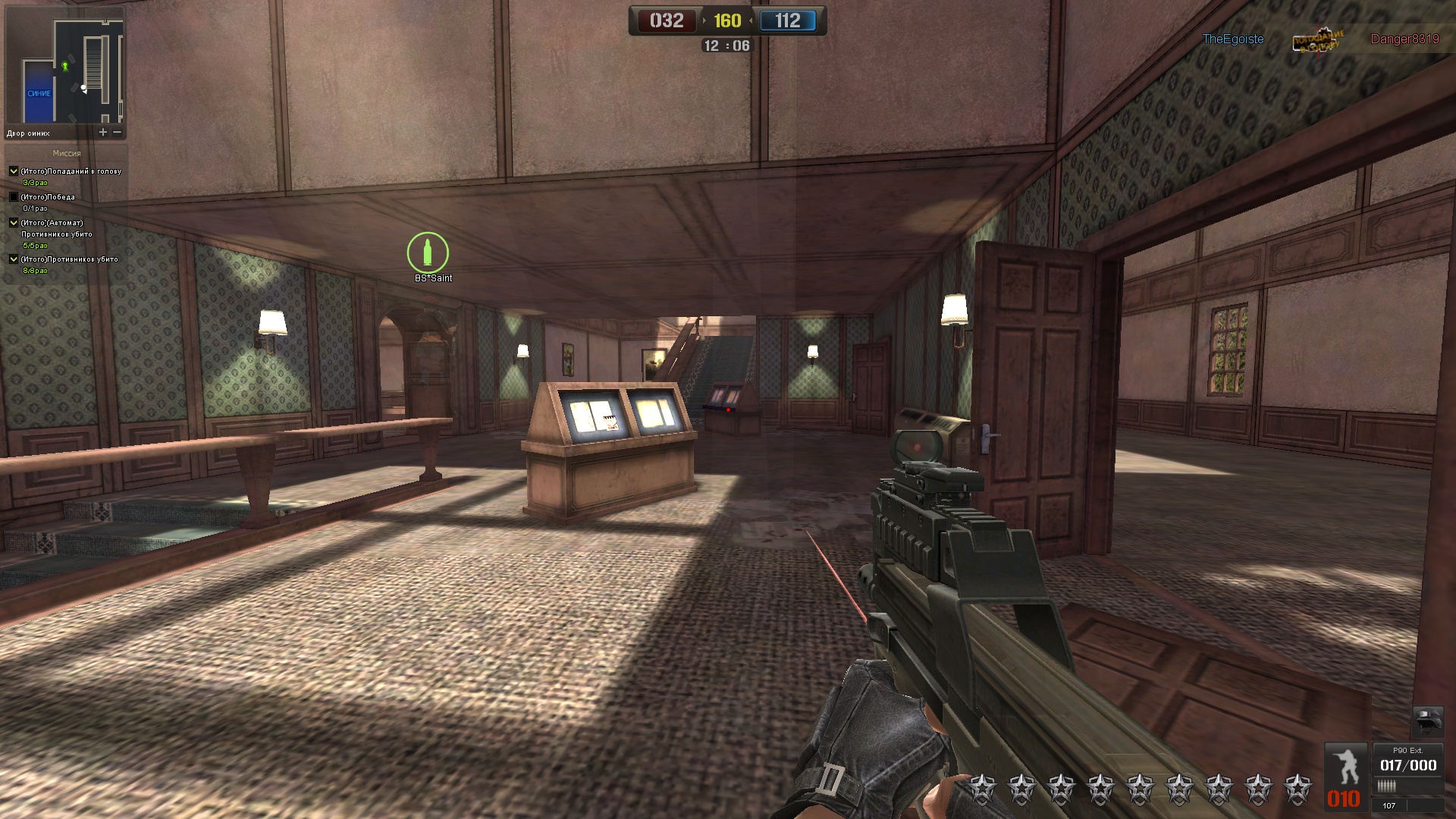The image size is (1456, 819).
Task: Click the helmet equipment icon
Action: 1427,720
